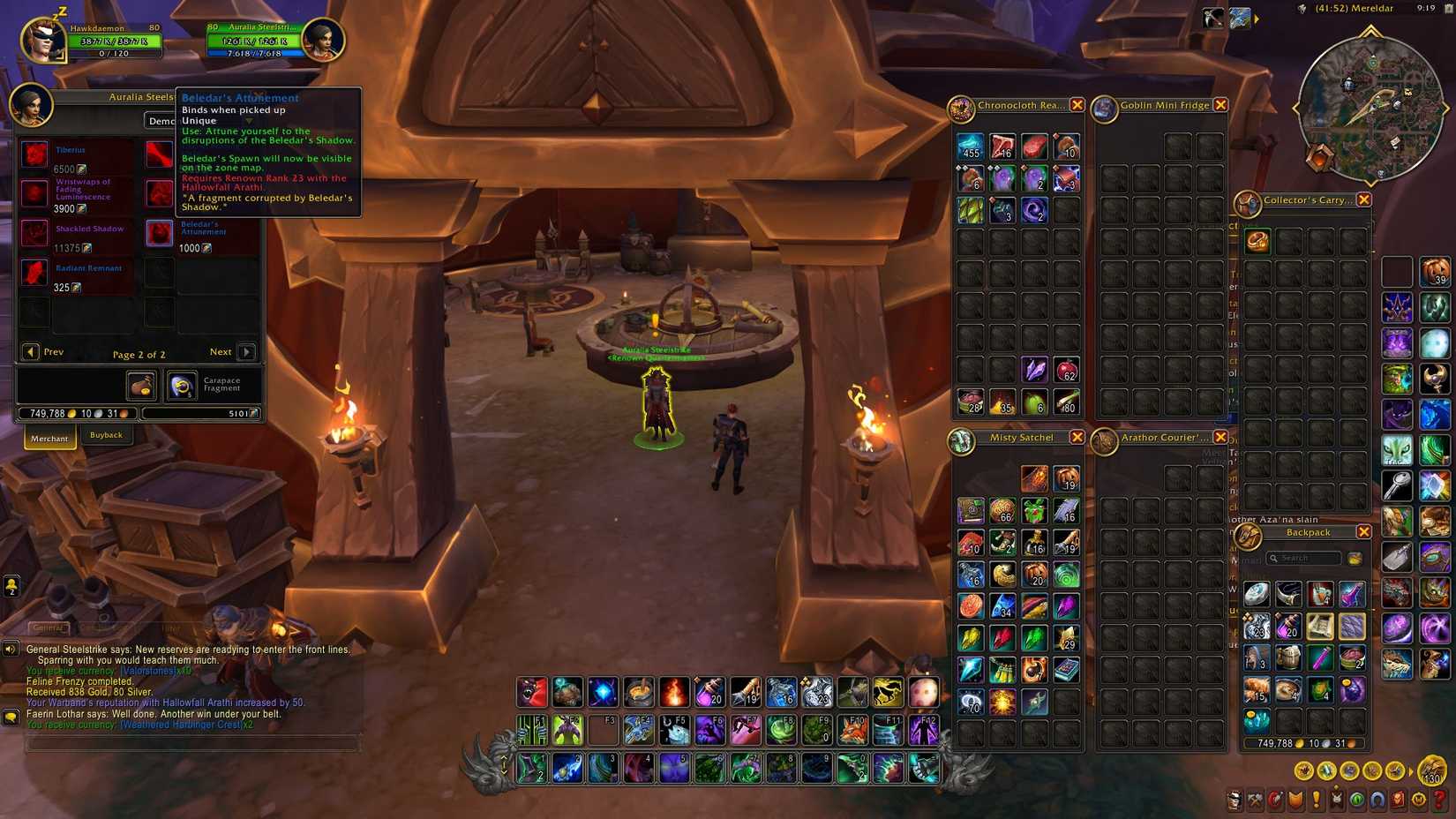The height and width of the screenshot is (819, 1456).
Task: Click the action bar page-up arrow
Action: (504, 757)
